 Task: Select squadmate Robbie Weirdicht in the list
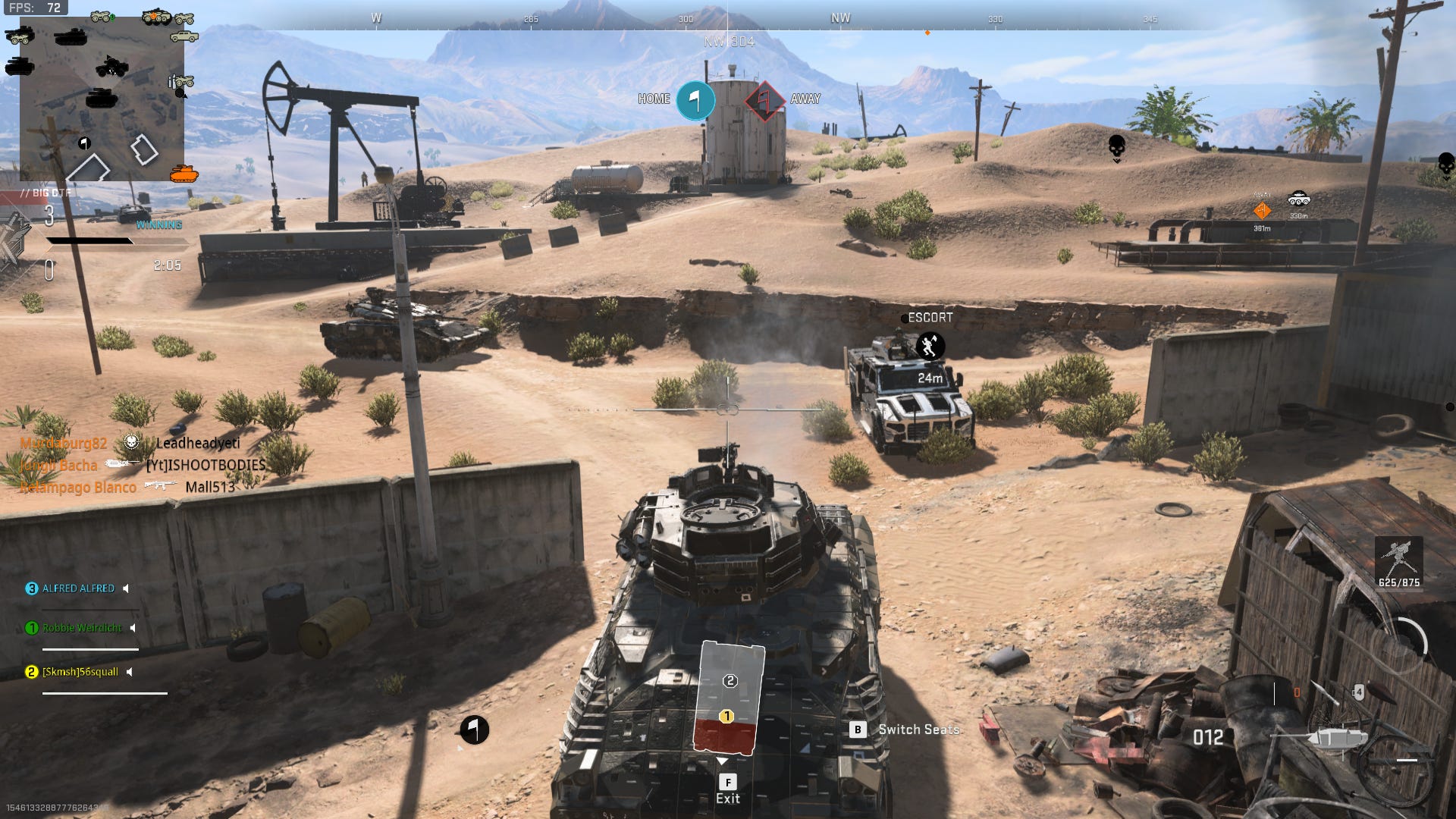pos(82,628)
